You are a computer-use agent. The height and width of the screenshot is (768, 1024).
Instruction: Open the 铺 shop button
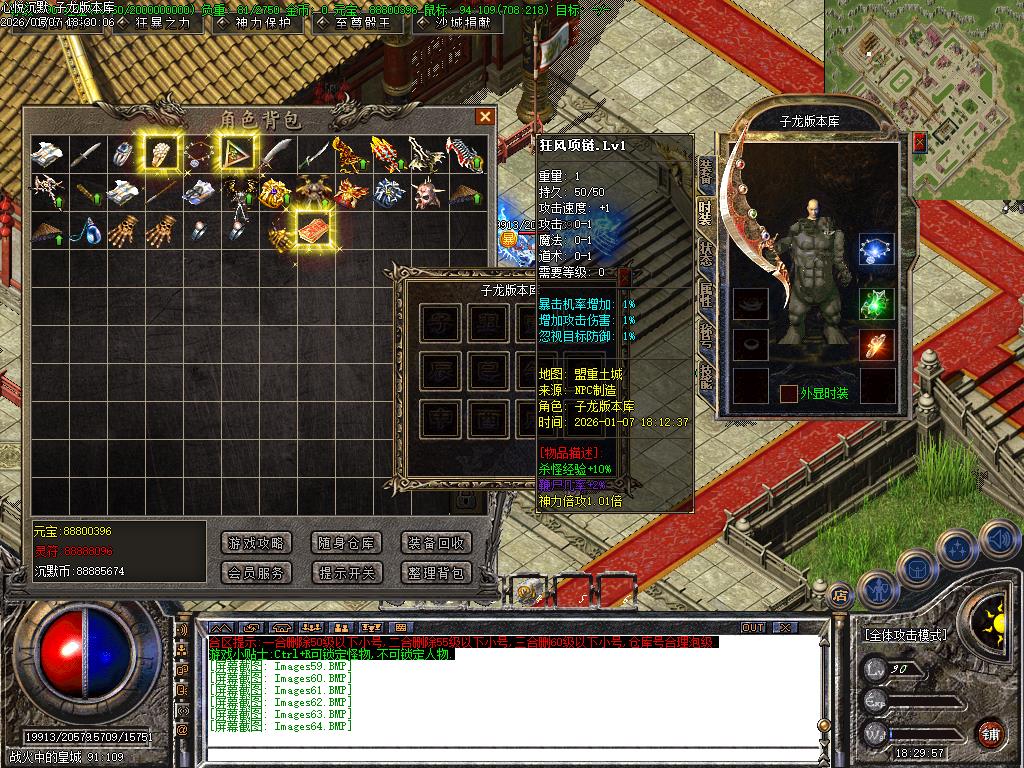coord(990,731)
